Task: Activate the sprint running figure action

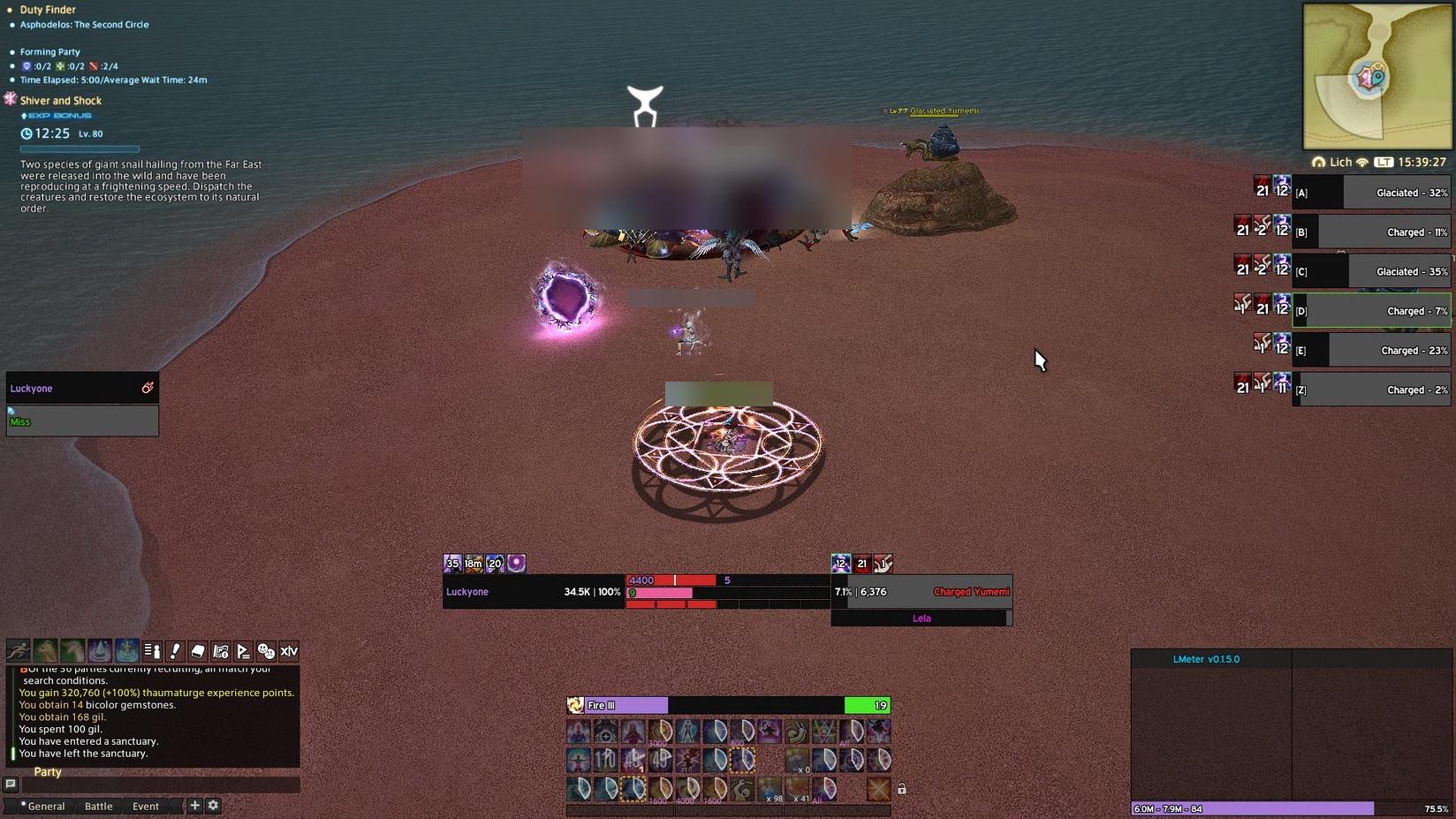Action: pos(19,651)
